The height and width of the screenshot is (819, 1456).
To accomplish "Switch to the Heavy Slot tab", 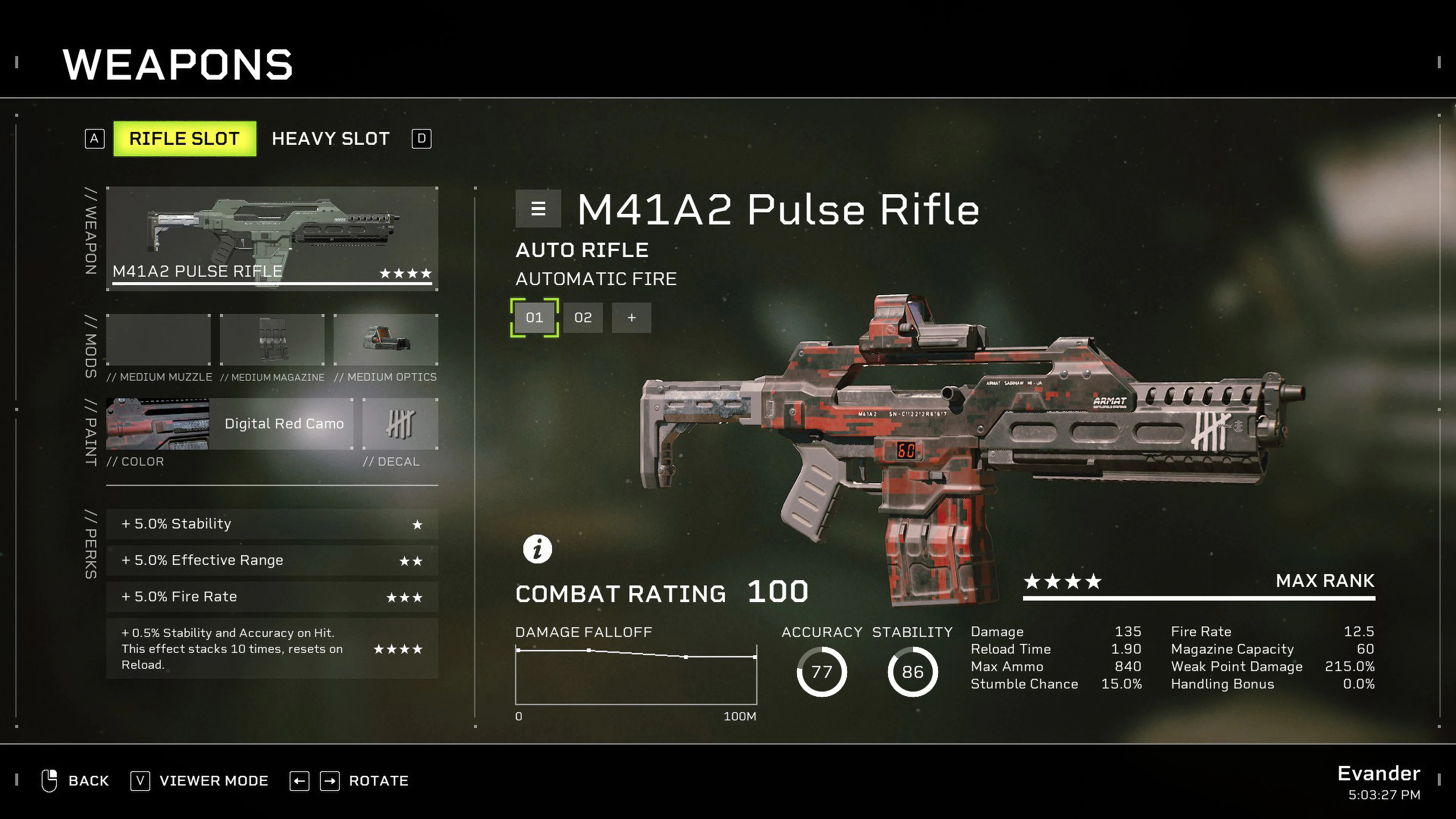I will click(331, 138).
